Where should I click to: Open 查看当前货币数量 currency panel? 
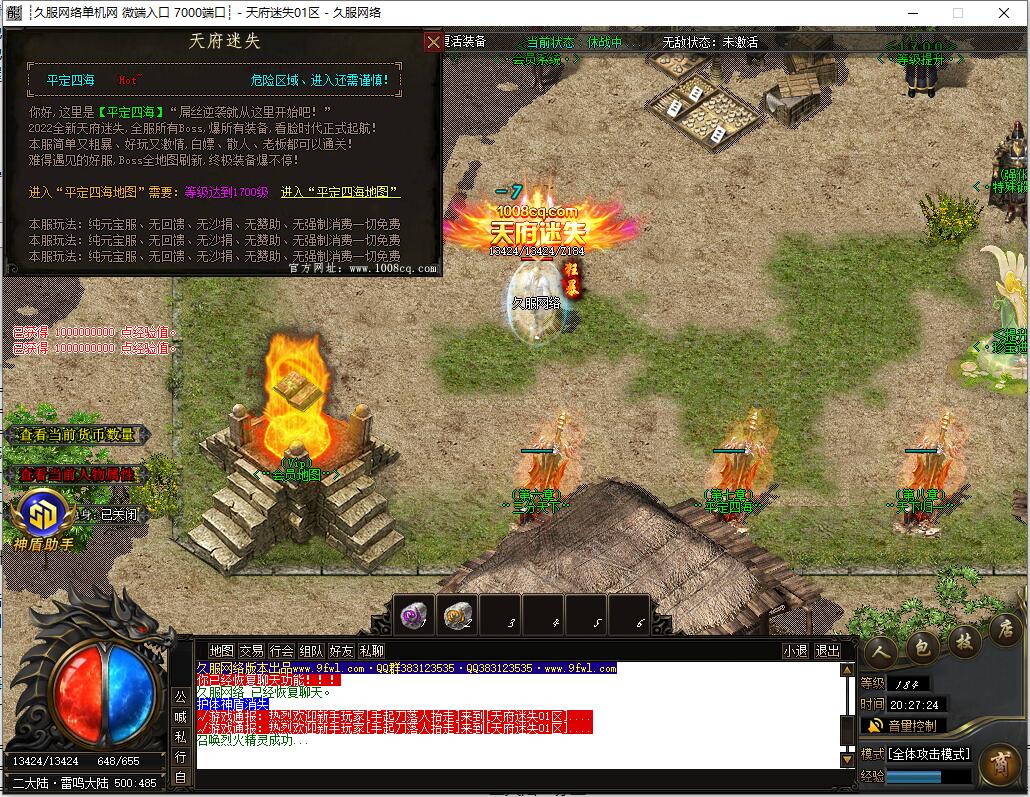tap(78, 435)
